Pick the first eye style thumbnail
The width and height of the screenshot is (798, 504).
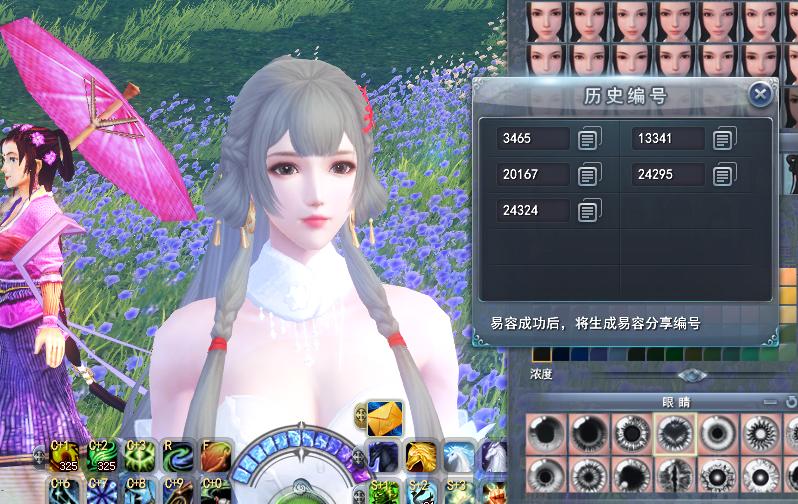coord(544,435)
